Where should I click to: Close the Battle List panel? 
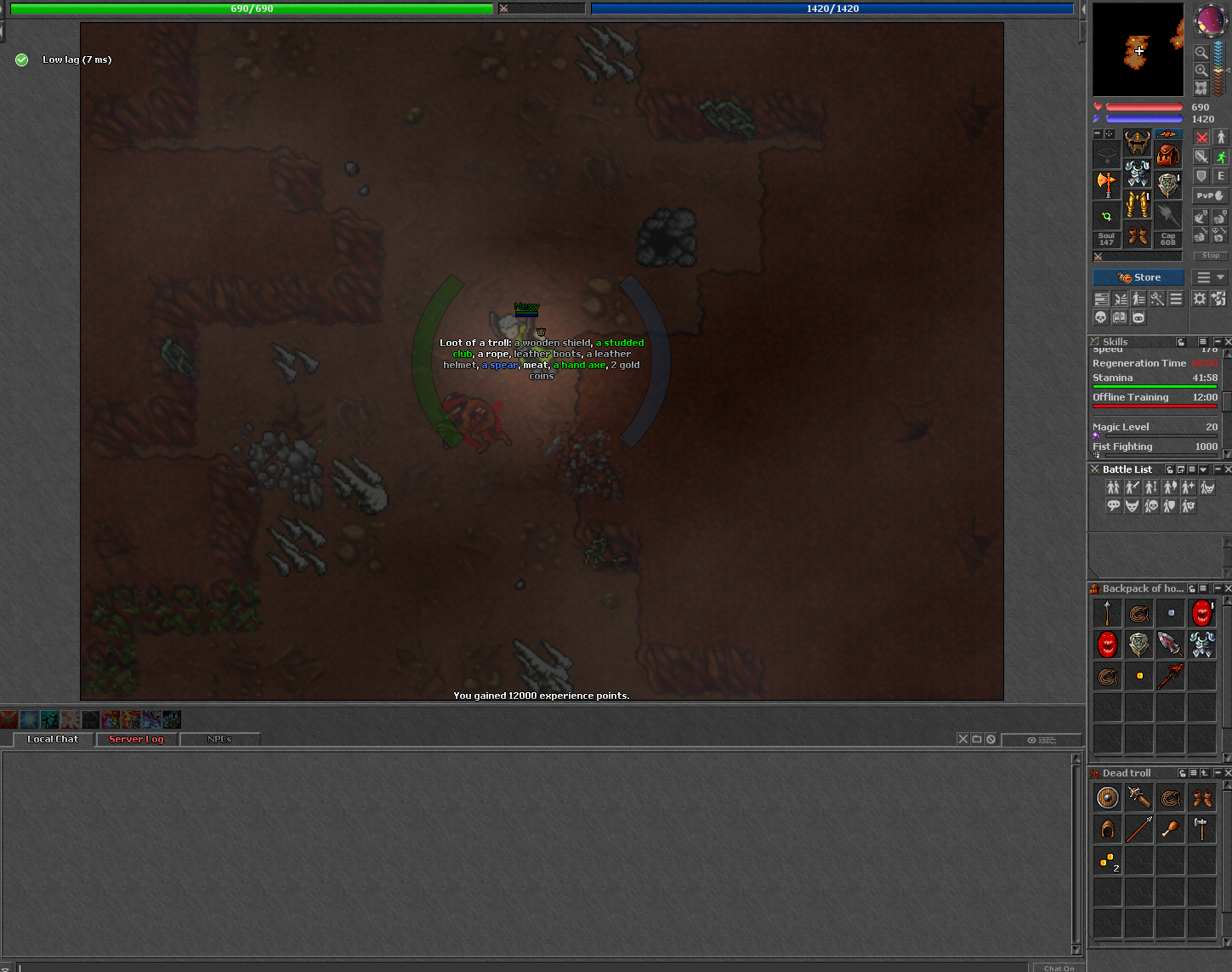pyautogui.click(x=1227, y=469)
